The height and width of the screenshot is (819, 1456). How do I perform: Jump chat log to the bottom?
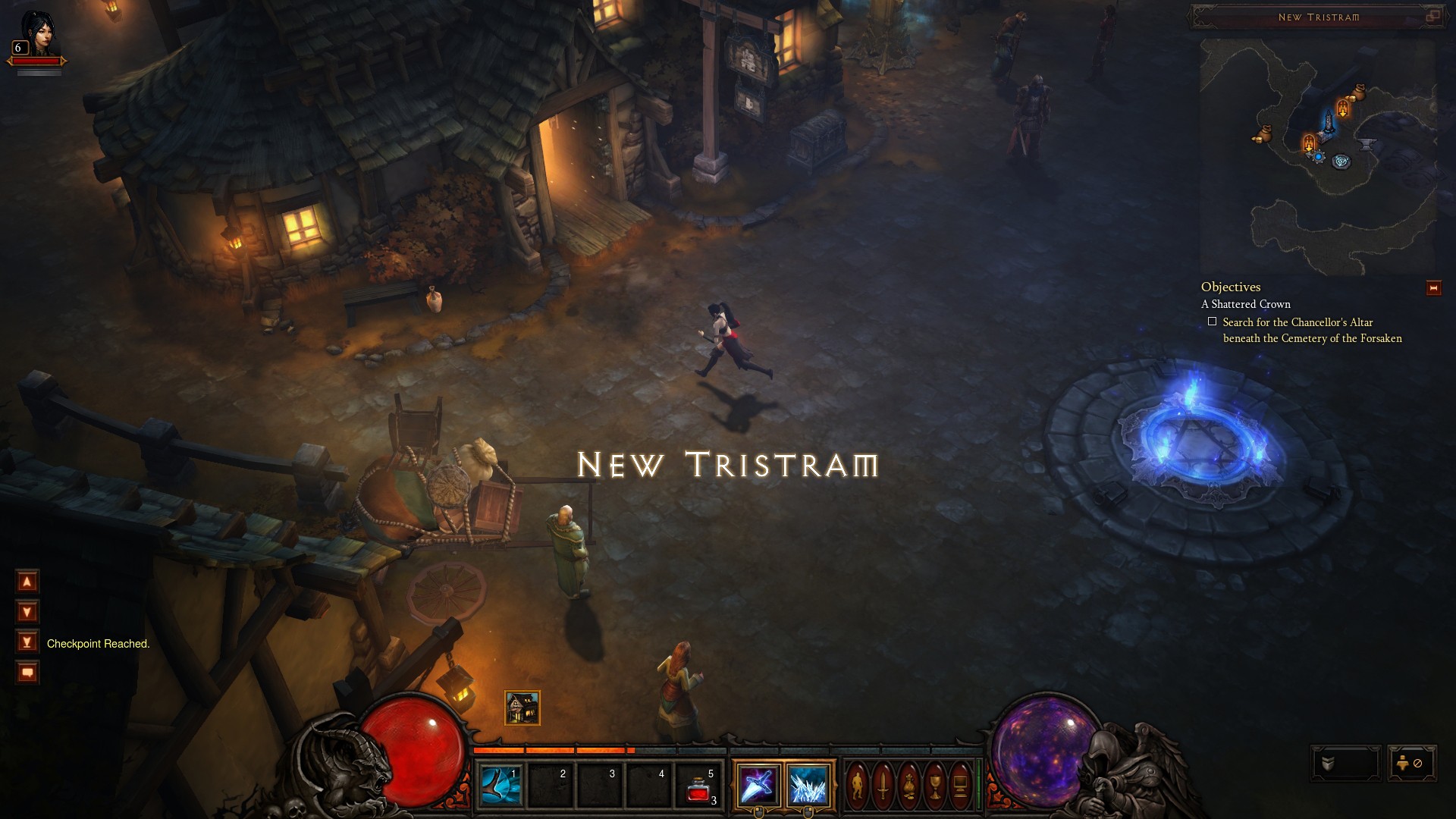[x=27, y=642]
